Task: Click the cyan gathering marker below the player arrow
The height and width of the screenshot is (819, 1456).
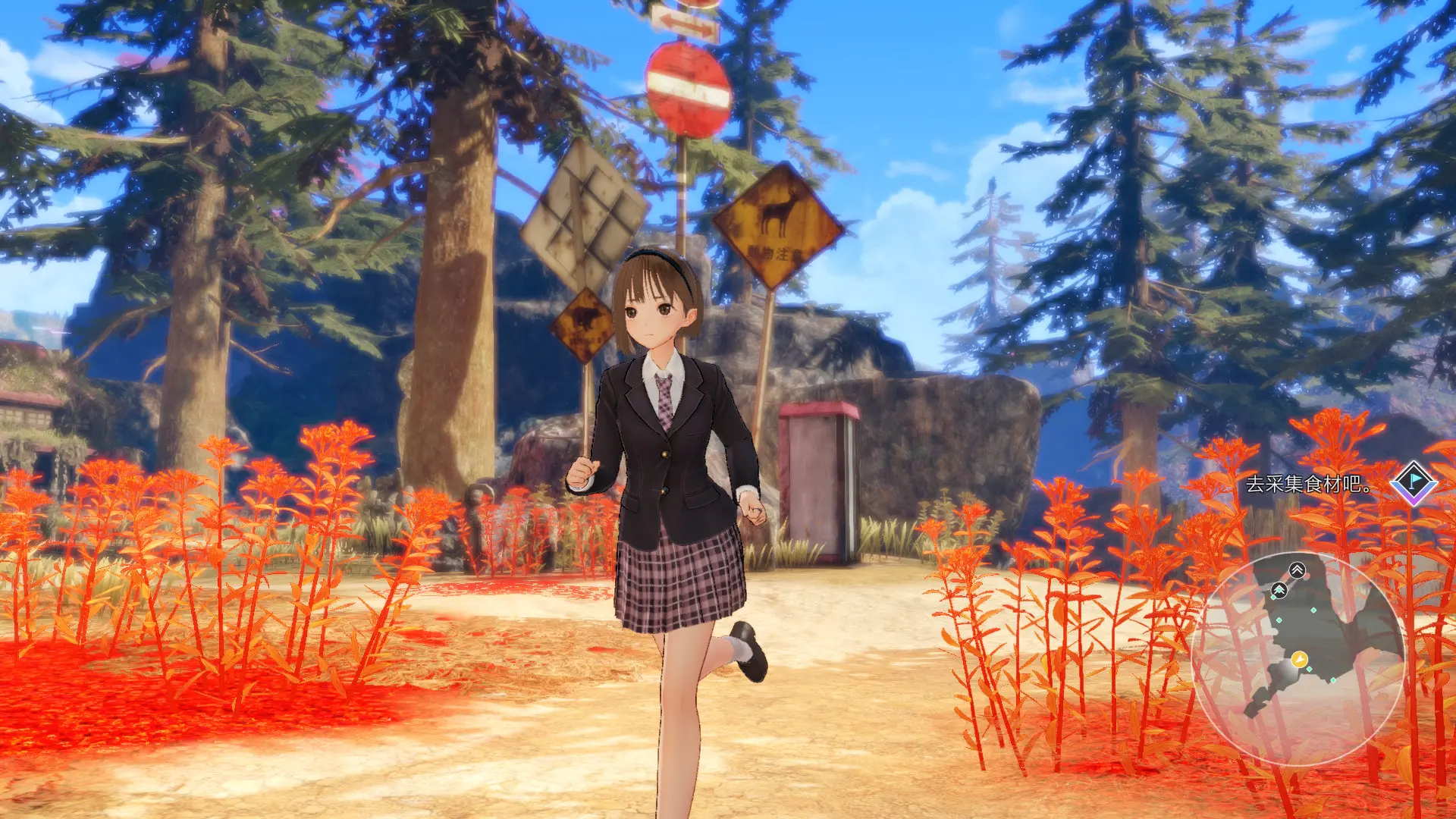Action: click(1310, 669)
